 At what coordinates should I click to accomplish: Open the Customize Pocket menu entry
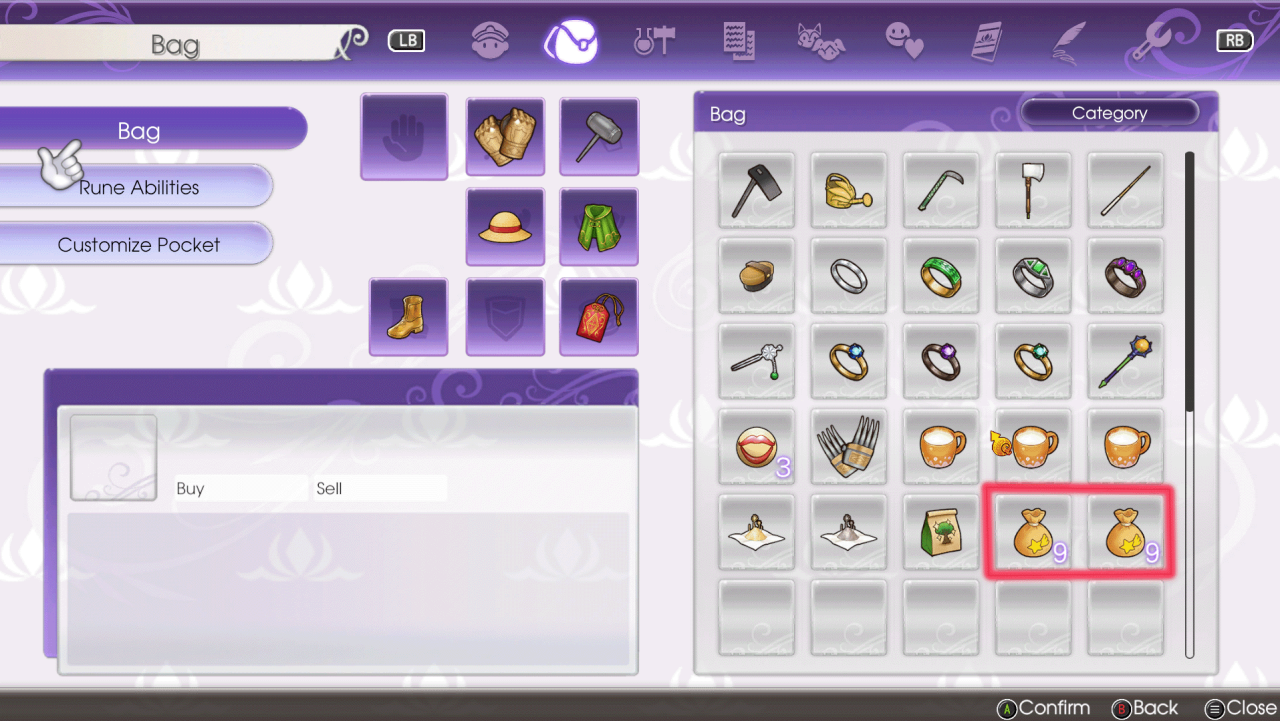(x=139, y=245)
